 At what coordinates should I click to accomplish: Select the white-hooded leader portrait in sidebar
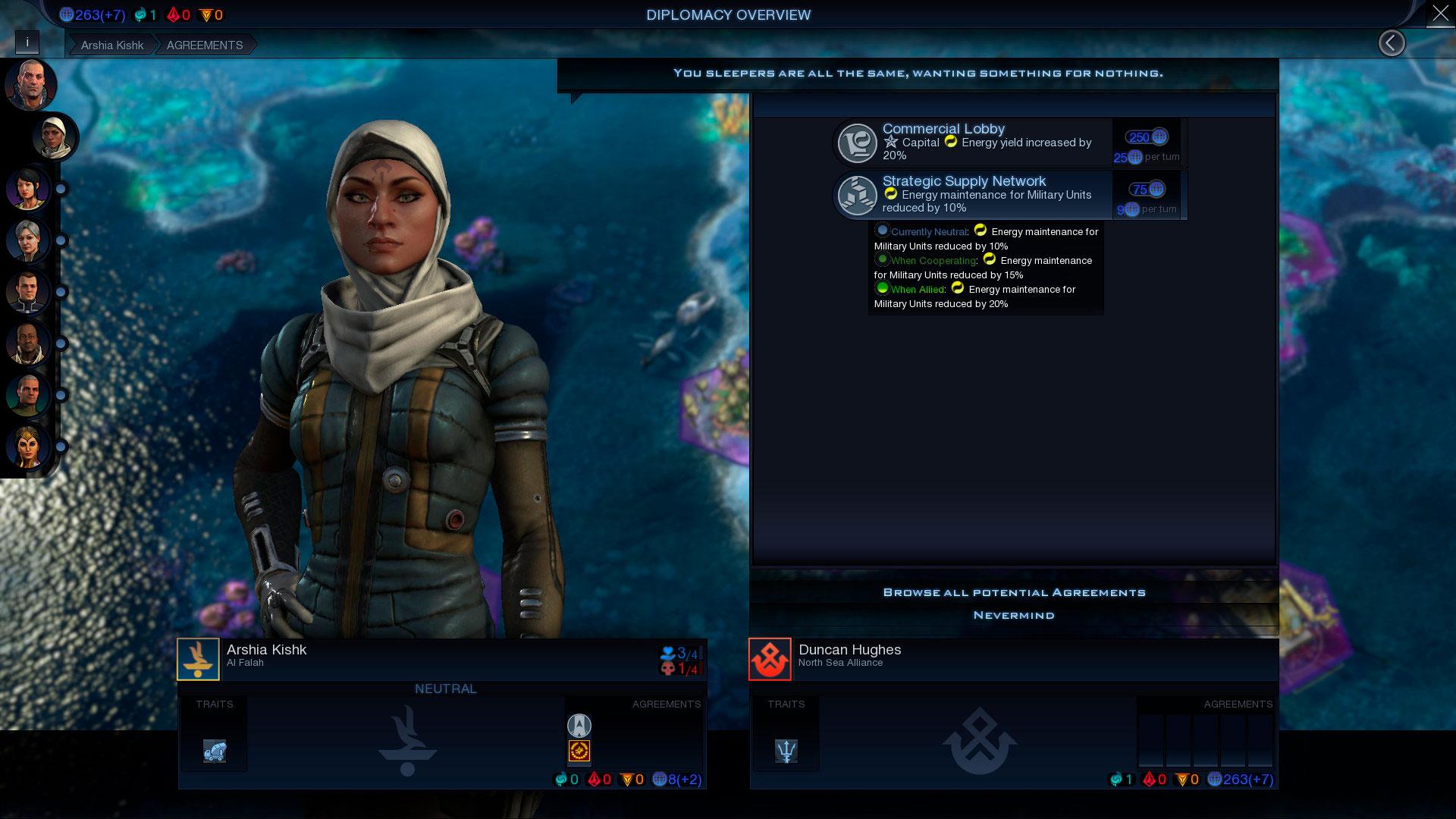55,137
